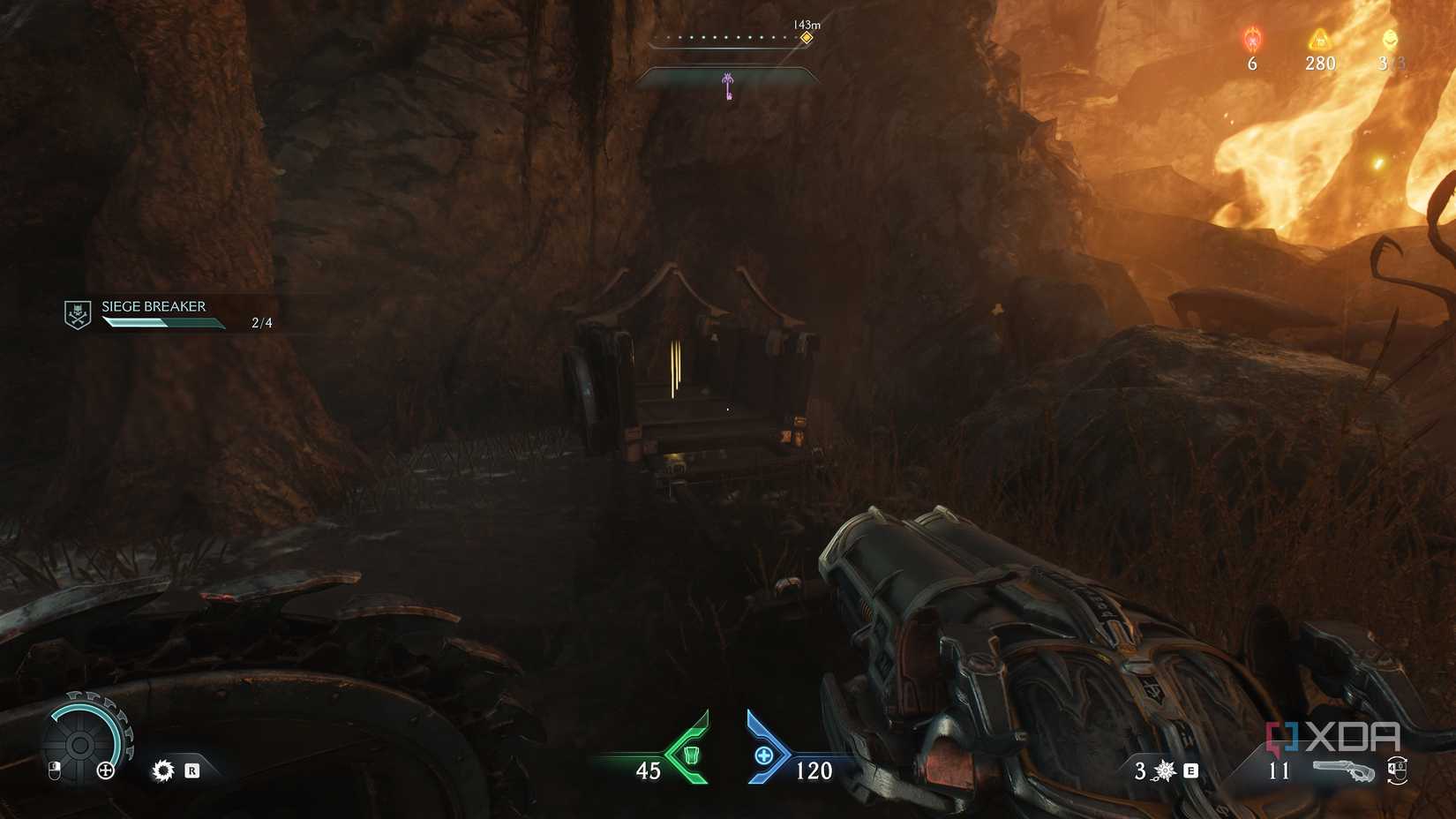Select the sawblade ability icon near the R key
1456x819 pixels.
[162, 770]
